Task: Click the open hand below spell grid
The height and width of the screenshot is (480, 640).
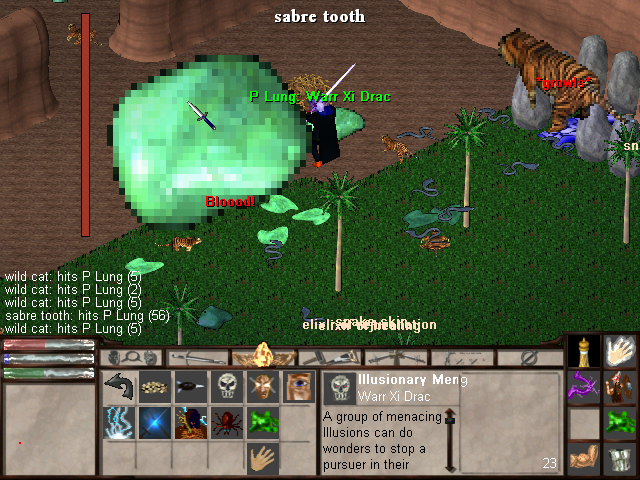Action: (x=263, y=458)
